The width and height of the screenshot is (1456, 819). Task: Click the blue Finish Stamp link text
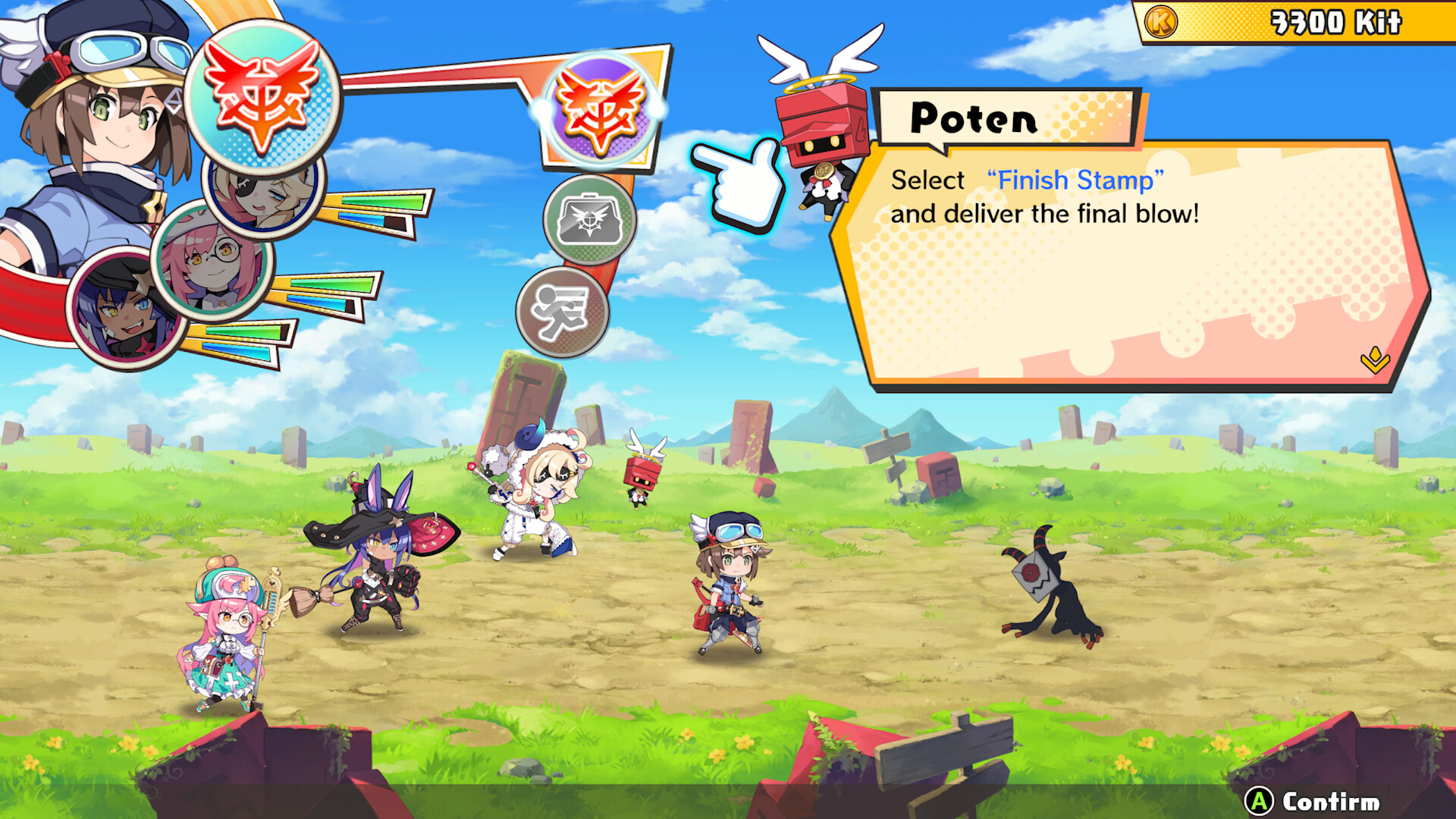click(1073, 180)
